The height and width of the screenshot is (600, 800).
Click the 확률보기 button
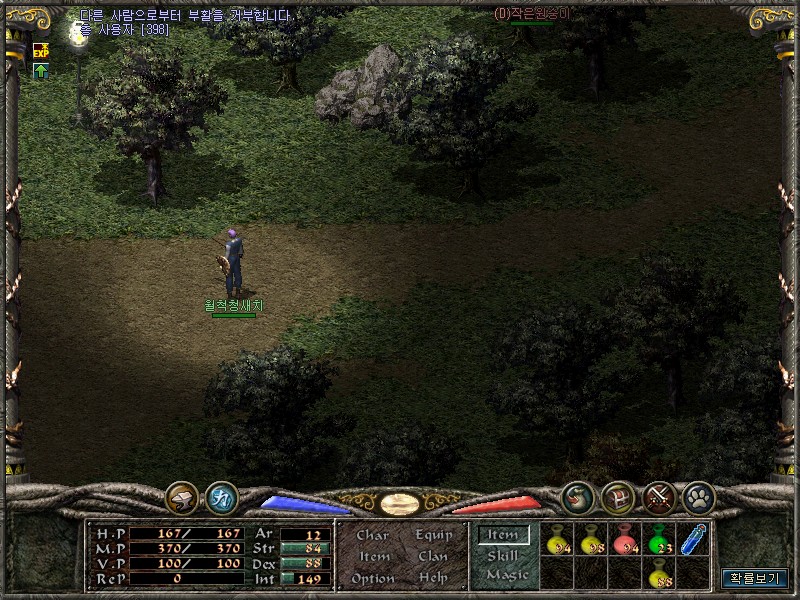[755, 578]
